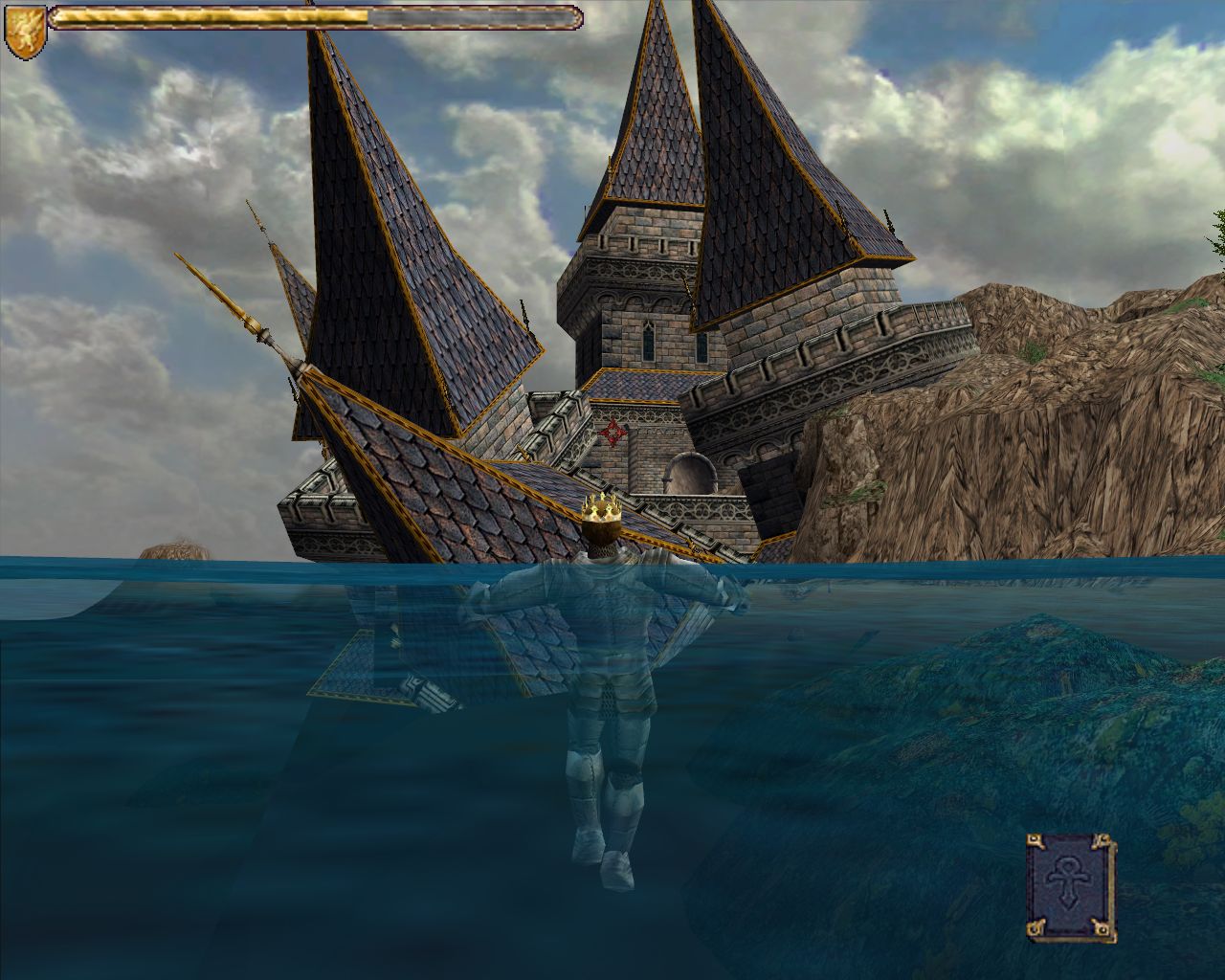Open the ankh spellbook icon
The height and width of the screenshot is (980, 1225).
(x=1070, y=885)
